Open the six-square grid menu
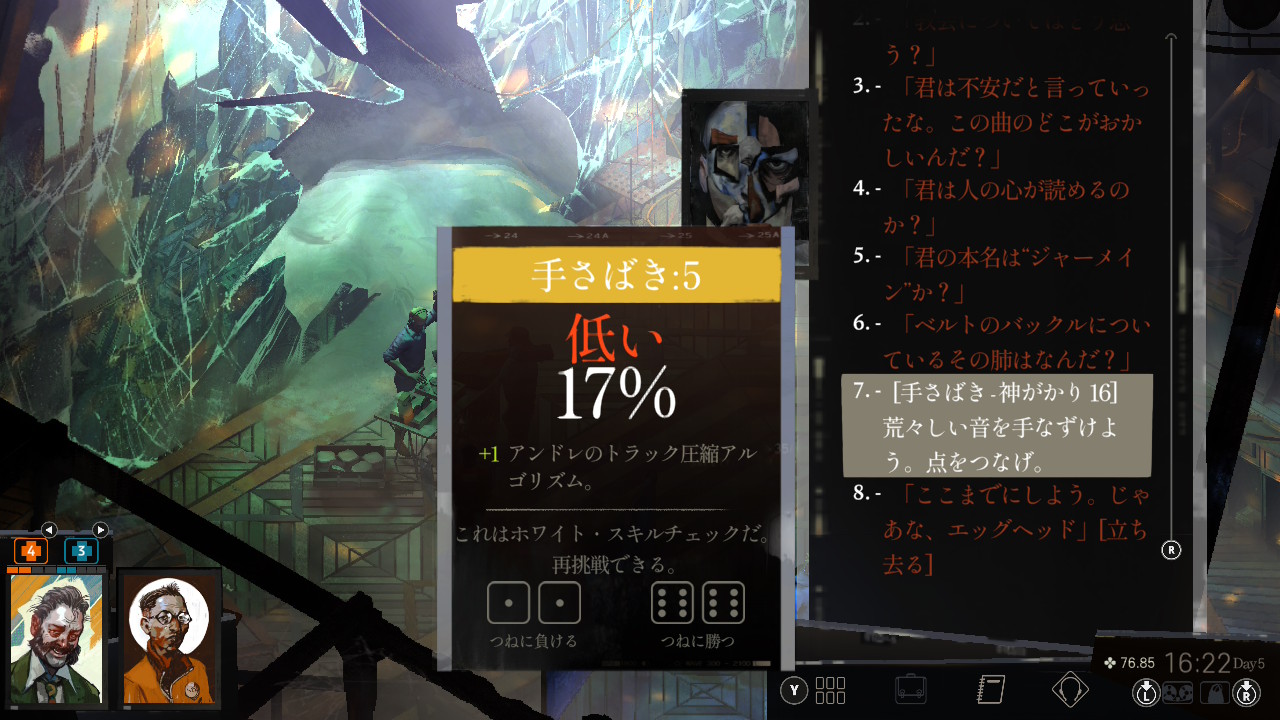This screenshot has height=720, width=1280. (830, 690)
